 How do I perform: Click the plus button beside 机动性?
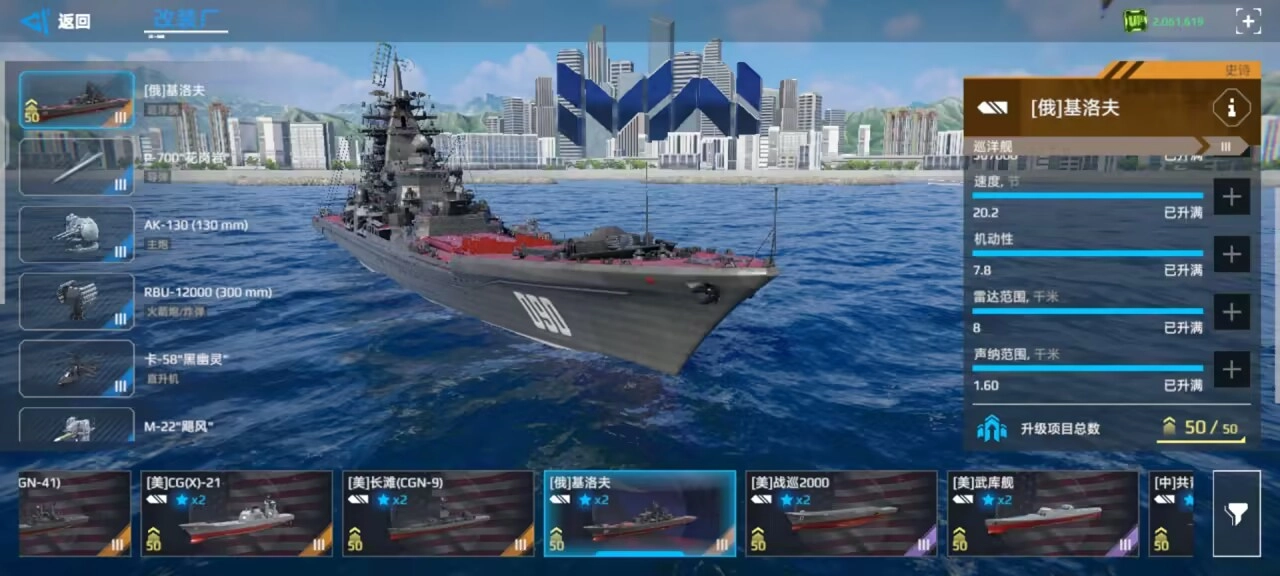tap(1231, 255)
